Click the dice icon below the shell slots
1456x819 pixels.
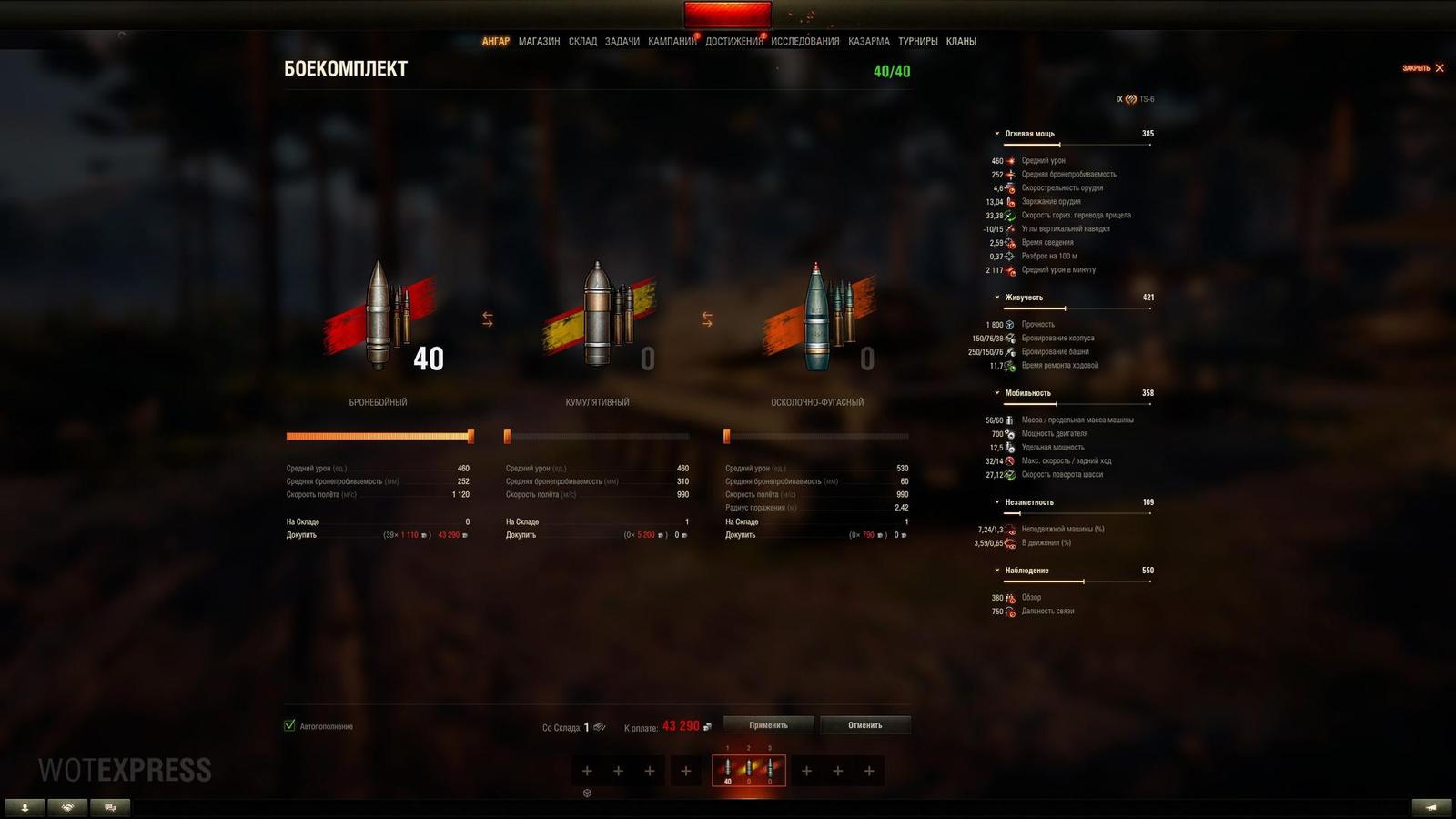pyautogui.click(x=586, y=793)
